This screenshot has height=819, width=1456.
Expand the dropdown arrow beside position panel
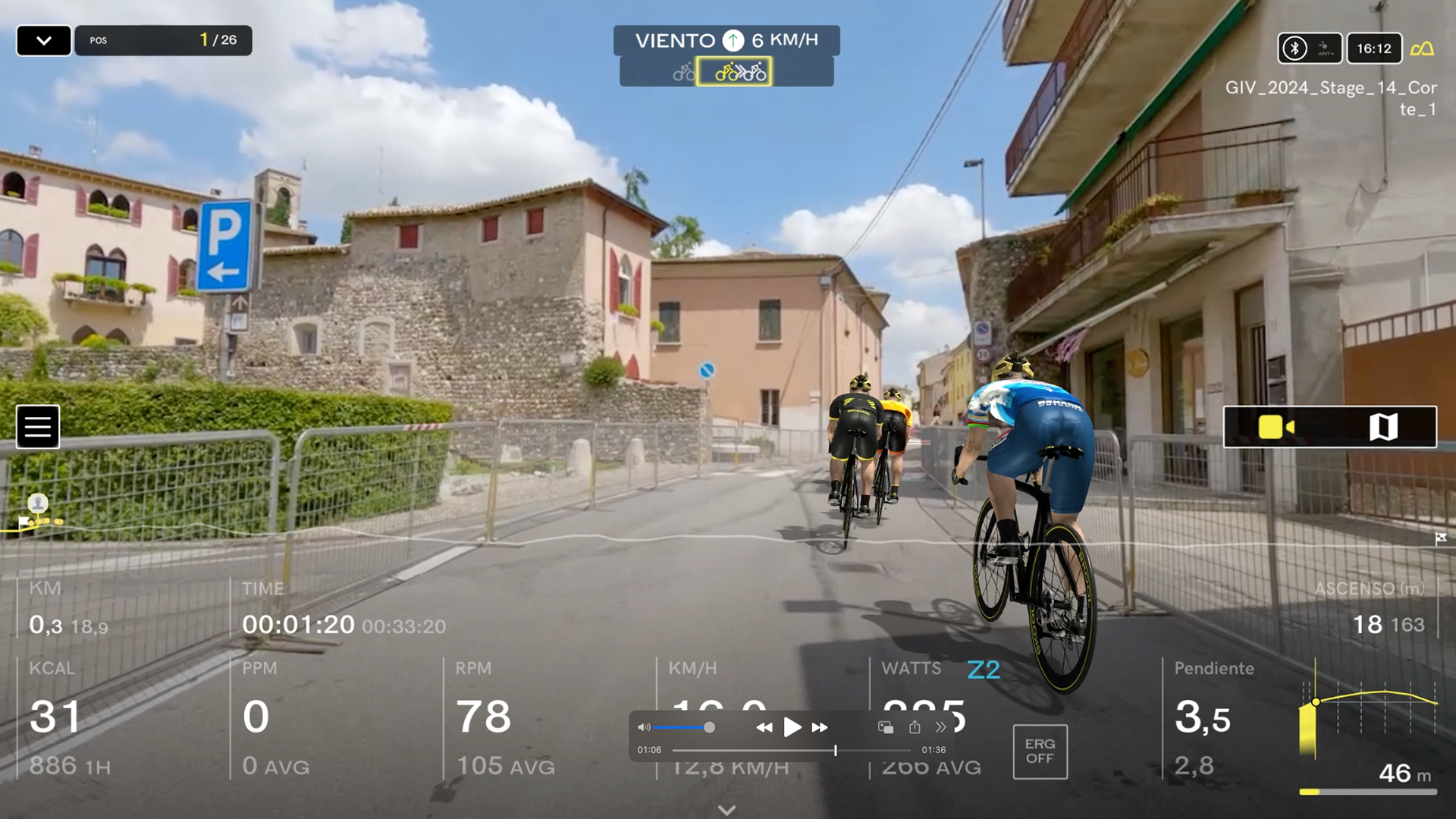pyautogui.click(x=44, y=41)
